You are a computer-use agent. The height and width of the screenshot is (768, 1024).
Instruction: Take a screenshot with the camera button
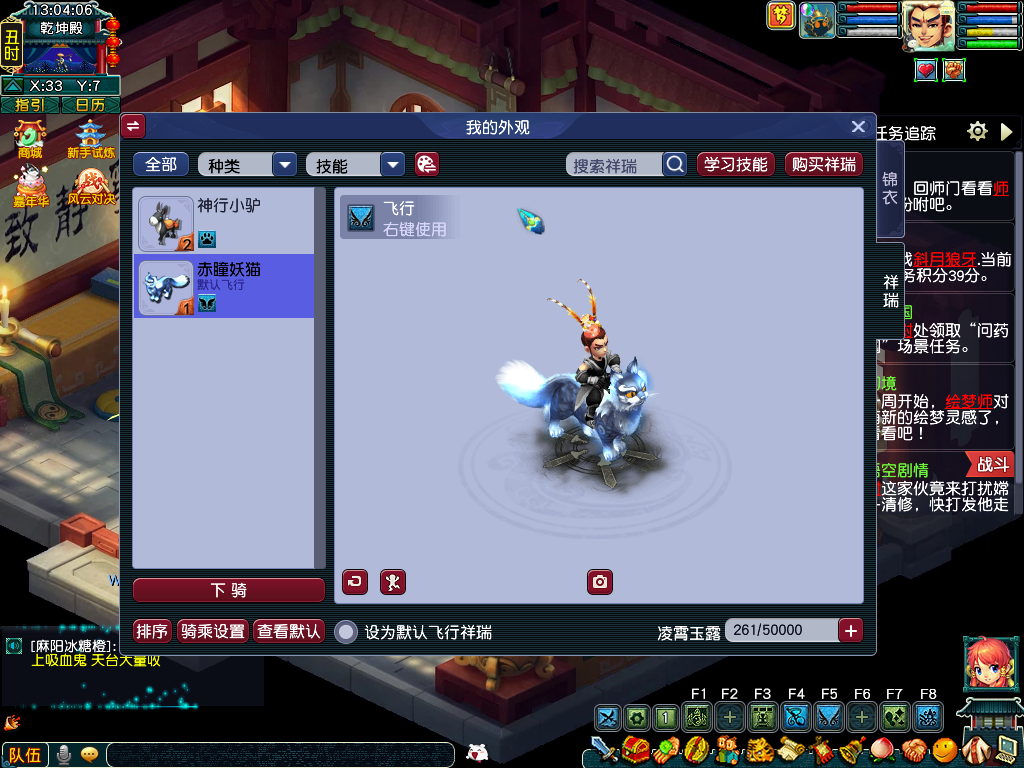[599, 582]
